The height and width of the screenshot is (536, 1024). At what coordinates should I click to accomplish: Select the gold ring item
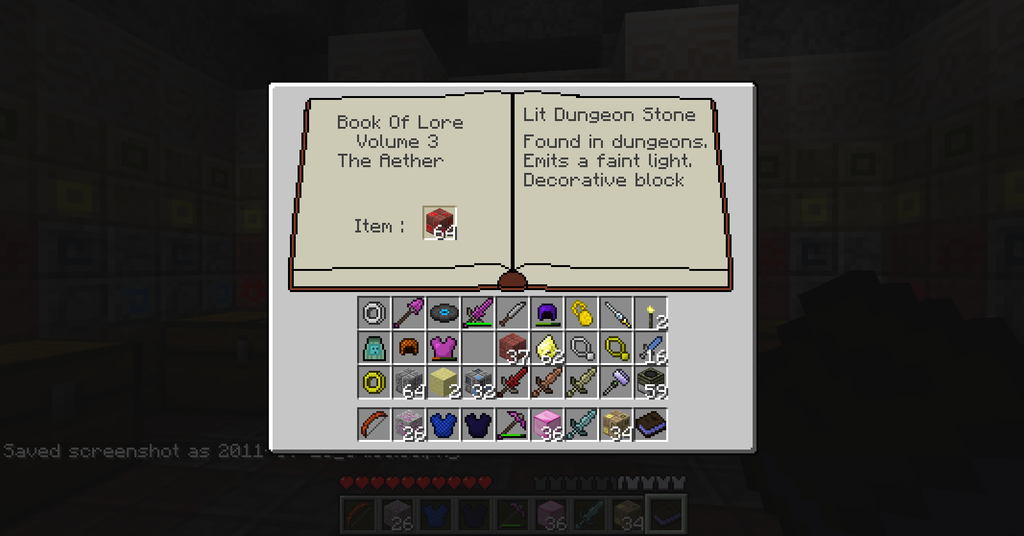point(374,382)
